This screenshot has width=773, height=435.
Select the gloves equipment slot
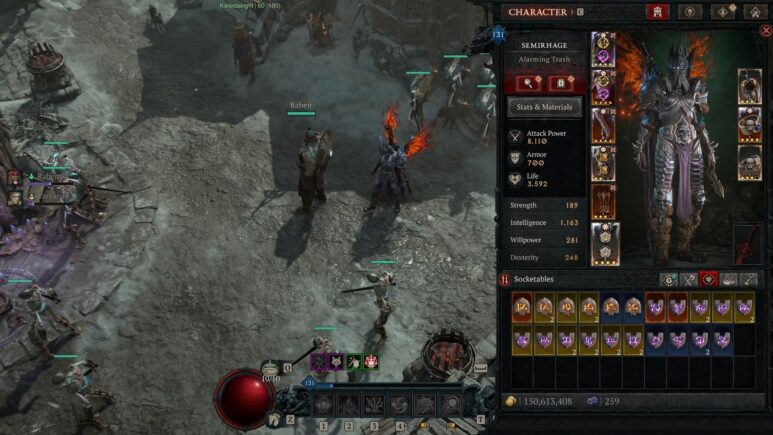(603, 125)
